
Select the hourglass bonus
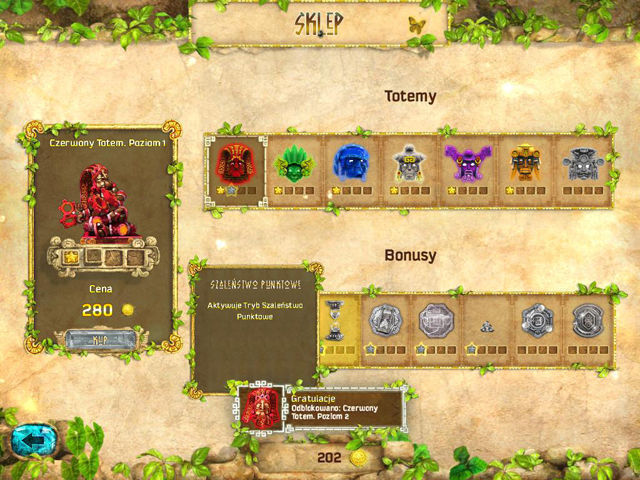(x=335, y=321)
